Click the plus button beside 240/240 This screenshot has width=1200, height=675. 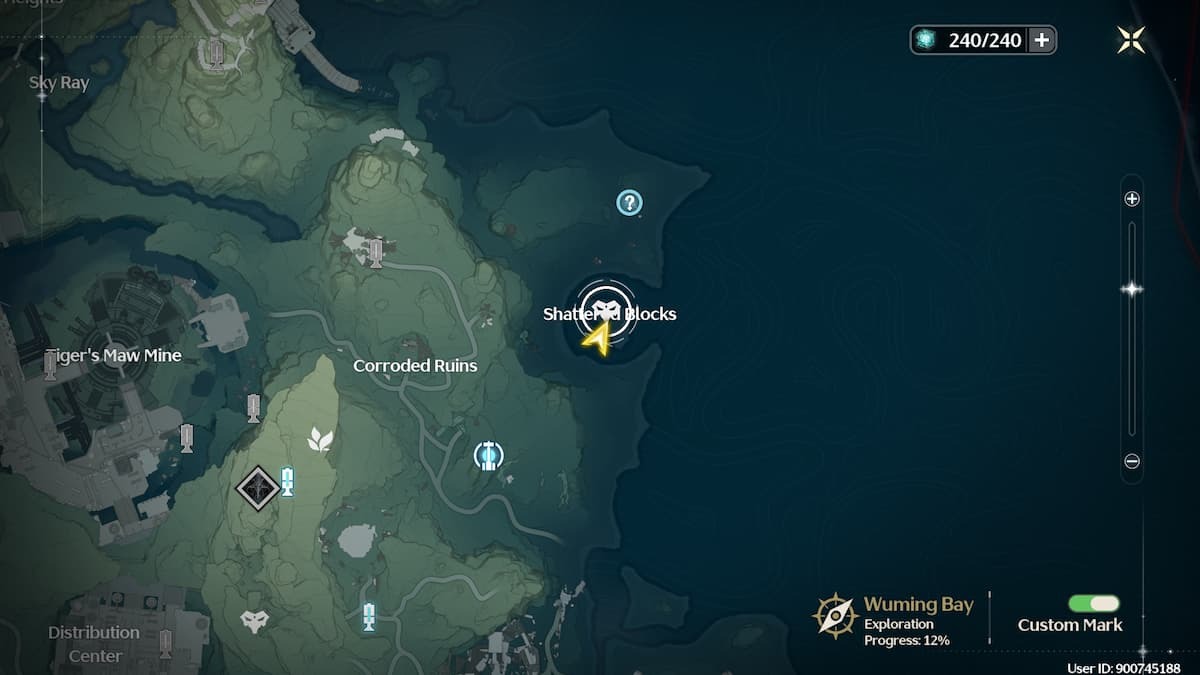click(x=1042, y=40)
